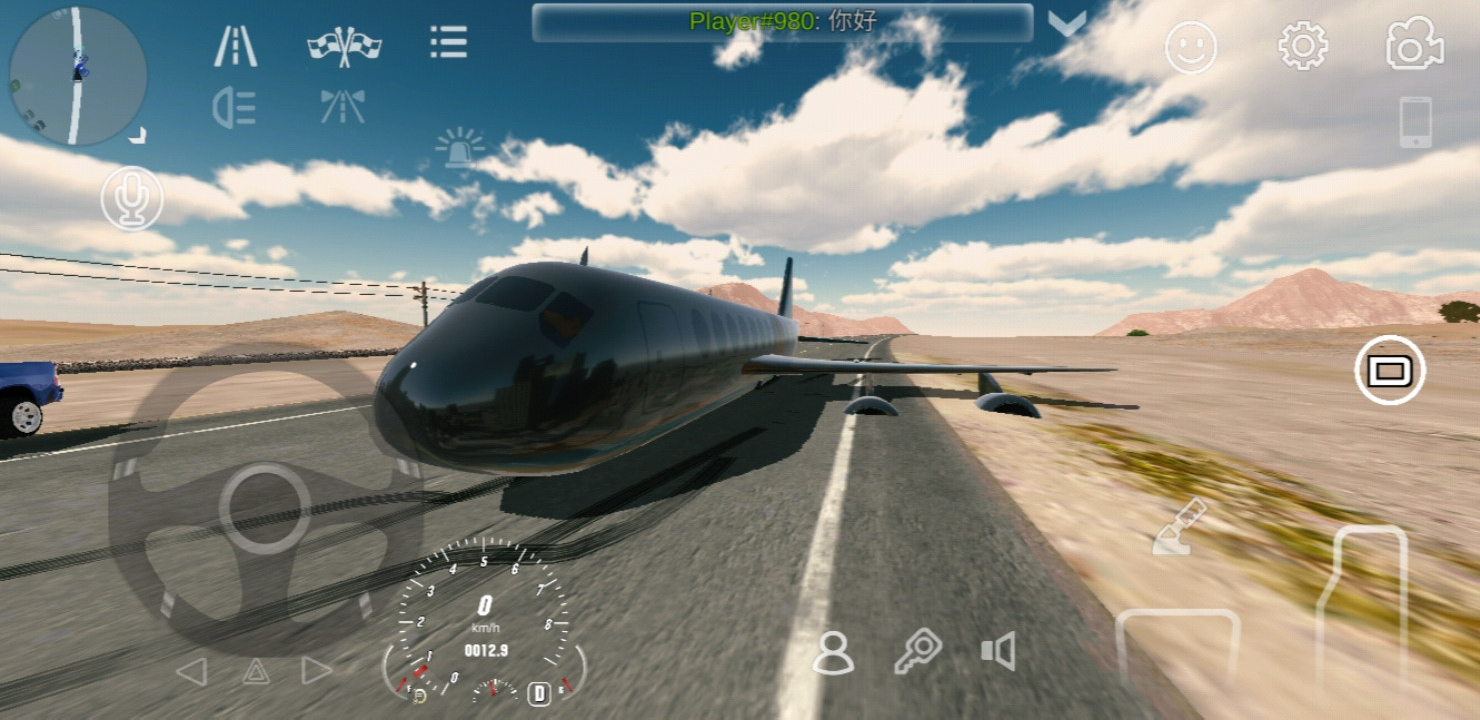
Task: Sound the horn using the speaker icon
Action: coord(998,651)
